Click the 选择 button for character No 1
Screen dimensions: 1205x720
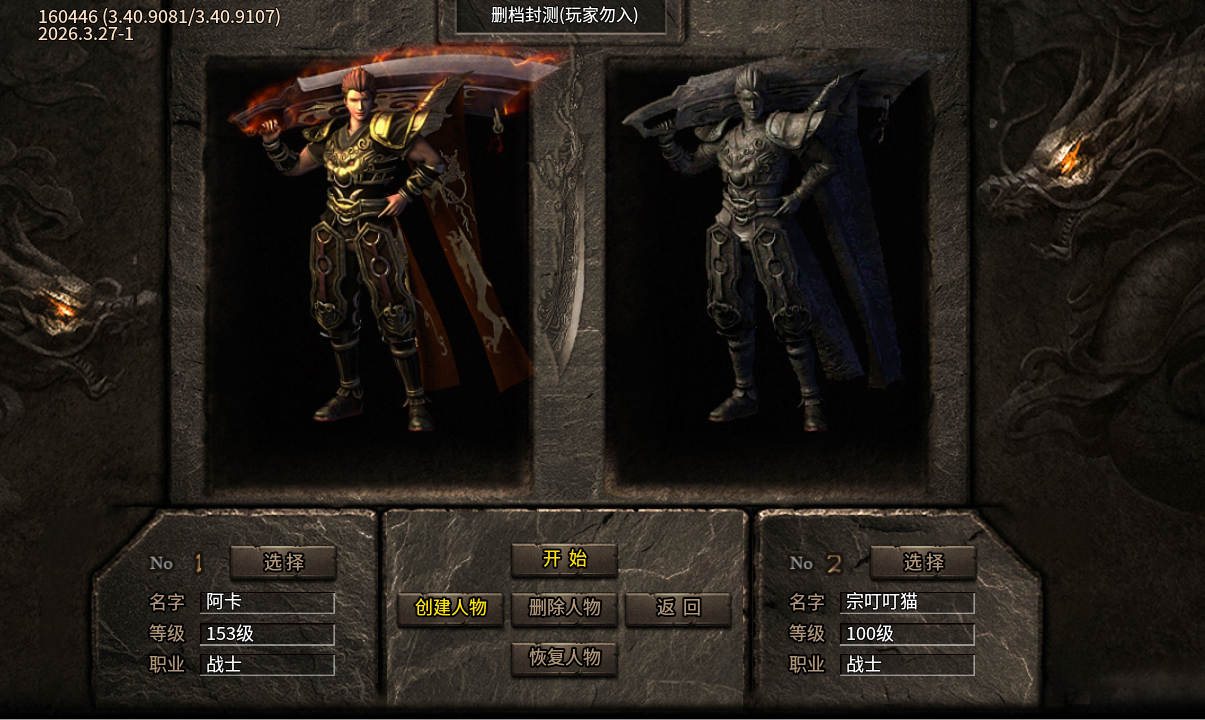pyautogui.click(x=283, y=562)
